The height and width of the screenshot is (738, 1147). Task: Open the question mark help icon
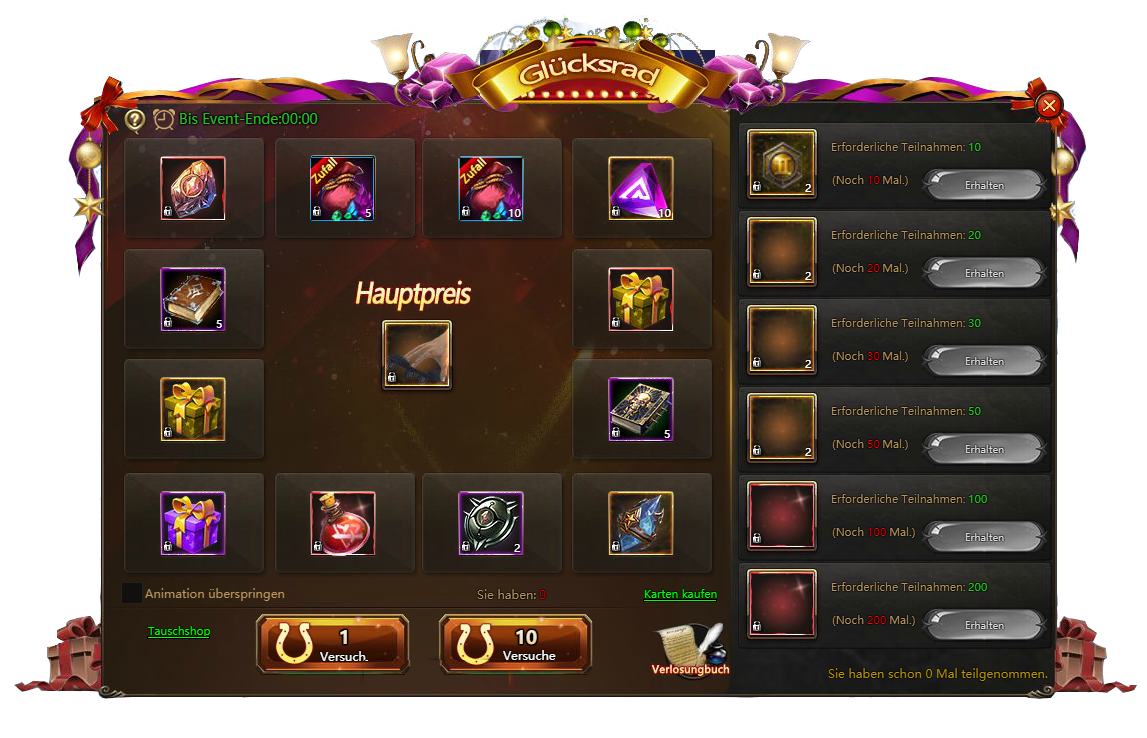[135, 119]
